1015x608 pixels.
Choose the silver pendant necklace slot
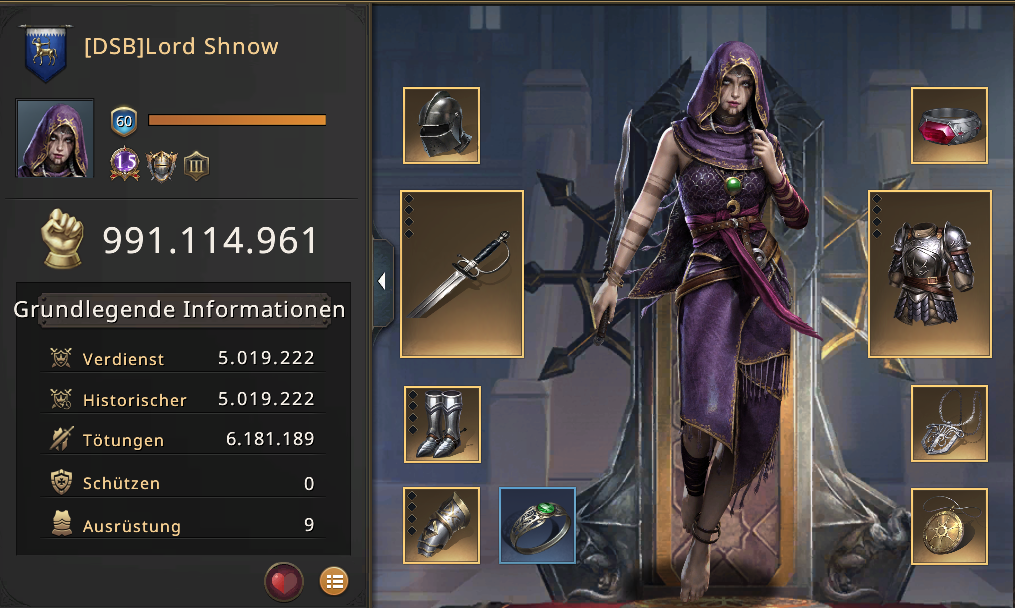click(x=949, y=423)
